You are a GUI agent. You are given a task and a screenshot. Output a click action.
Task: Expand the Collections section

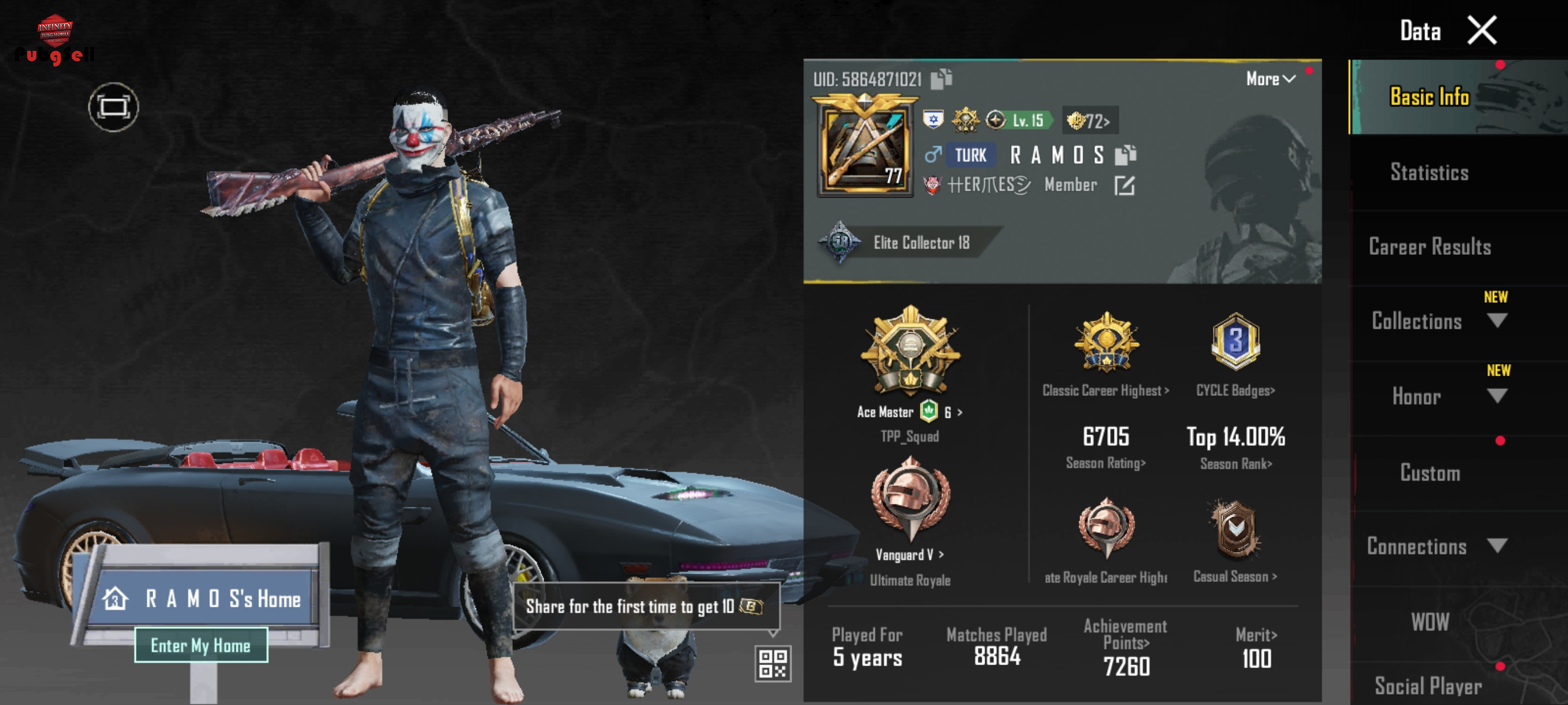tap(1496, 321)
